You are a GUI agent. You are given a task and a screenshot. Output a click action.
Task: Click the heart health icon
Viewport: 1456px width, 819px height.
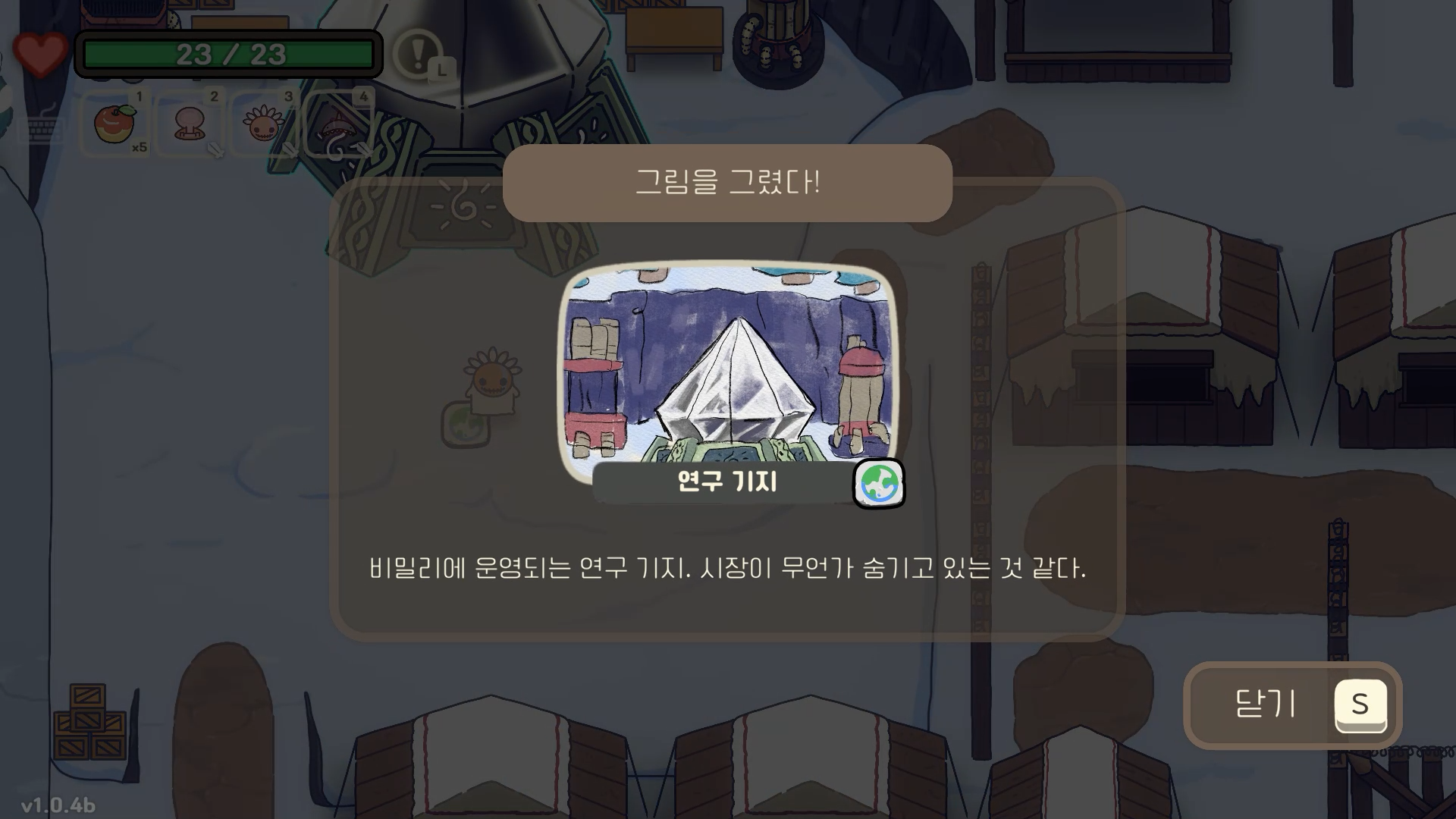[x=39, y=52]
